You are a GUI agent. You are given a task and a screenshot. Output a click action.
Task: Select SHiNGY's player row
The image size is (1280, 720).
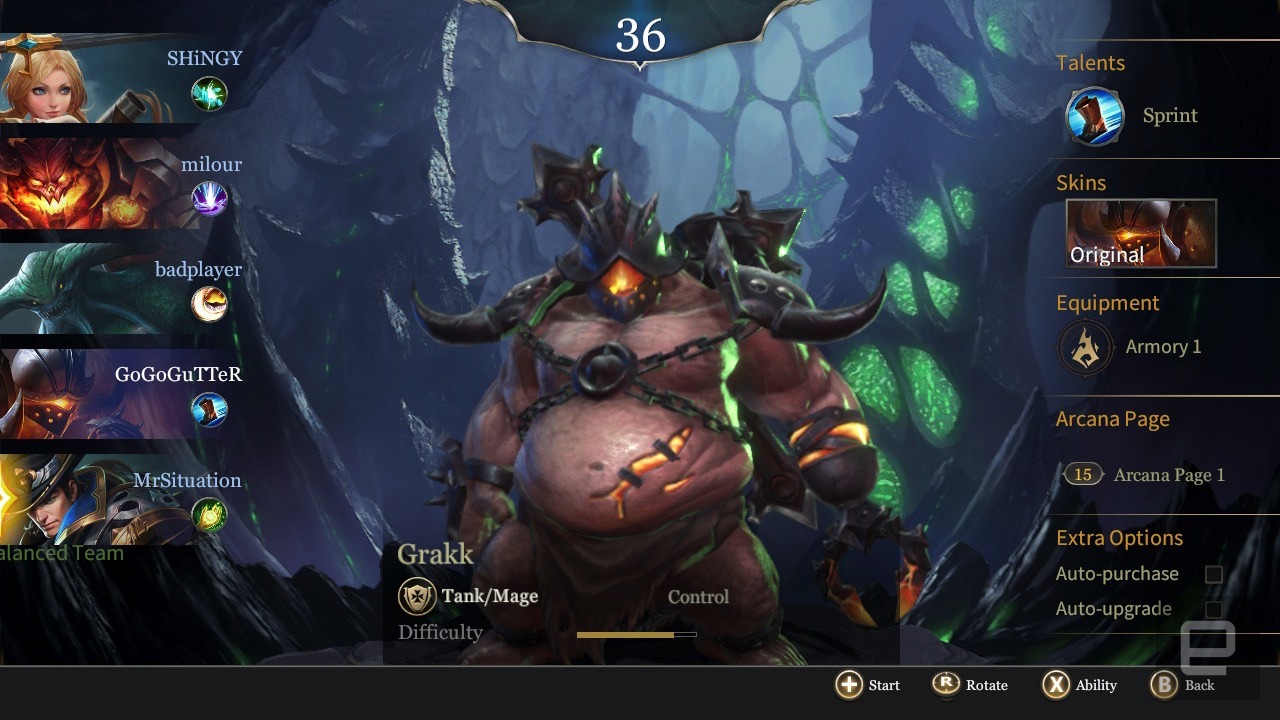120,80
